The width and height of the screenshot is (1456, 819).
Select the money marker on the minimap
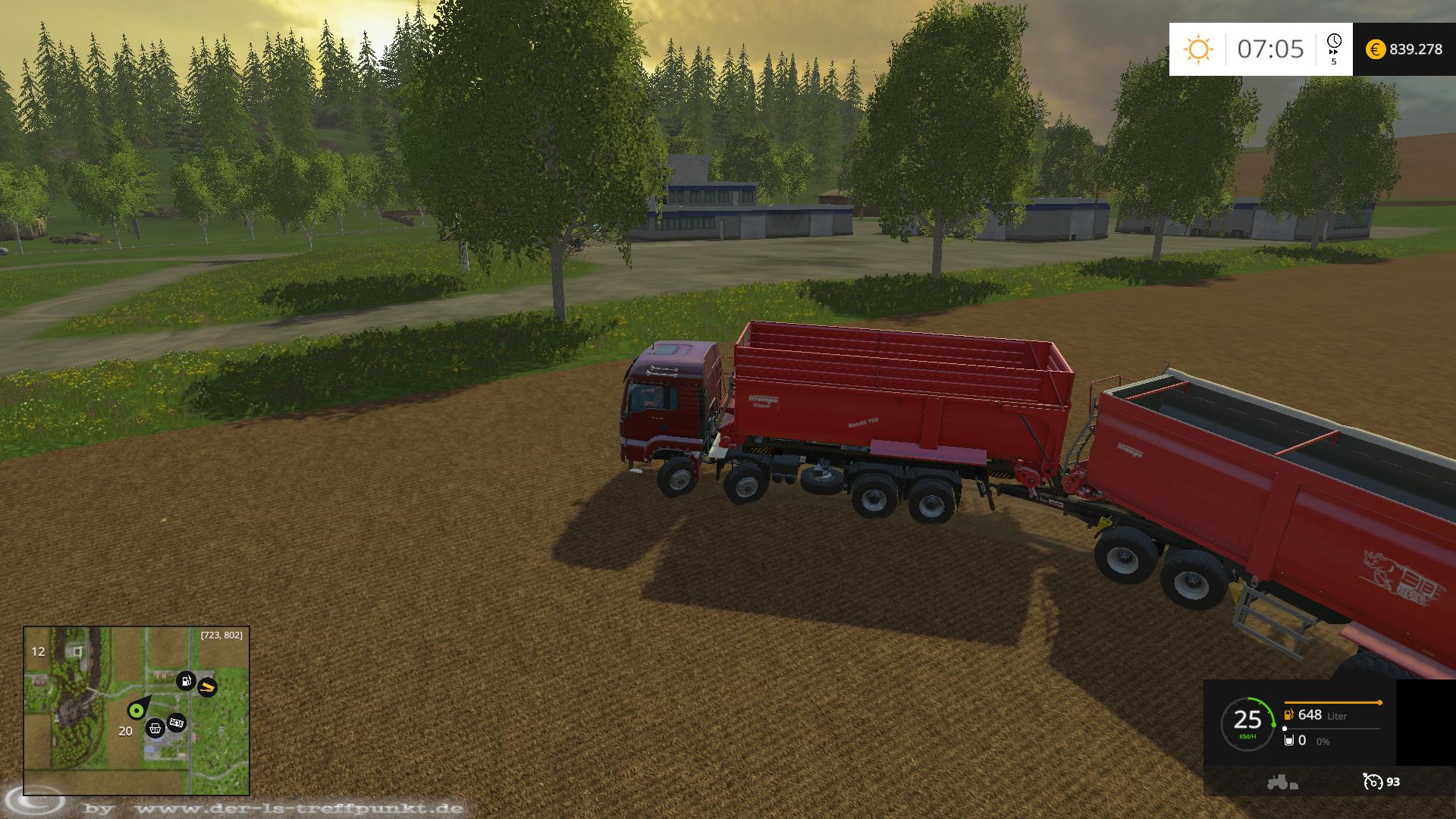click(x=177, y=722)
